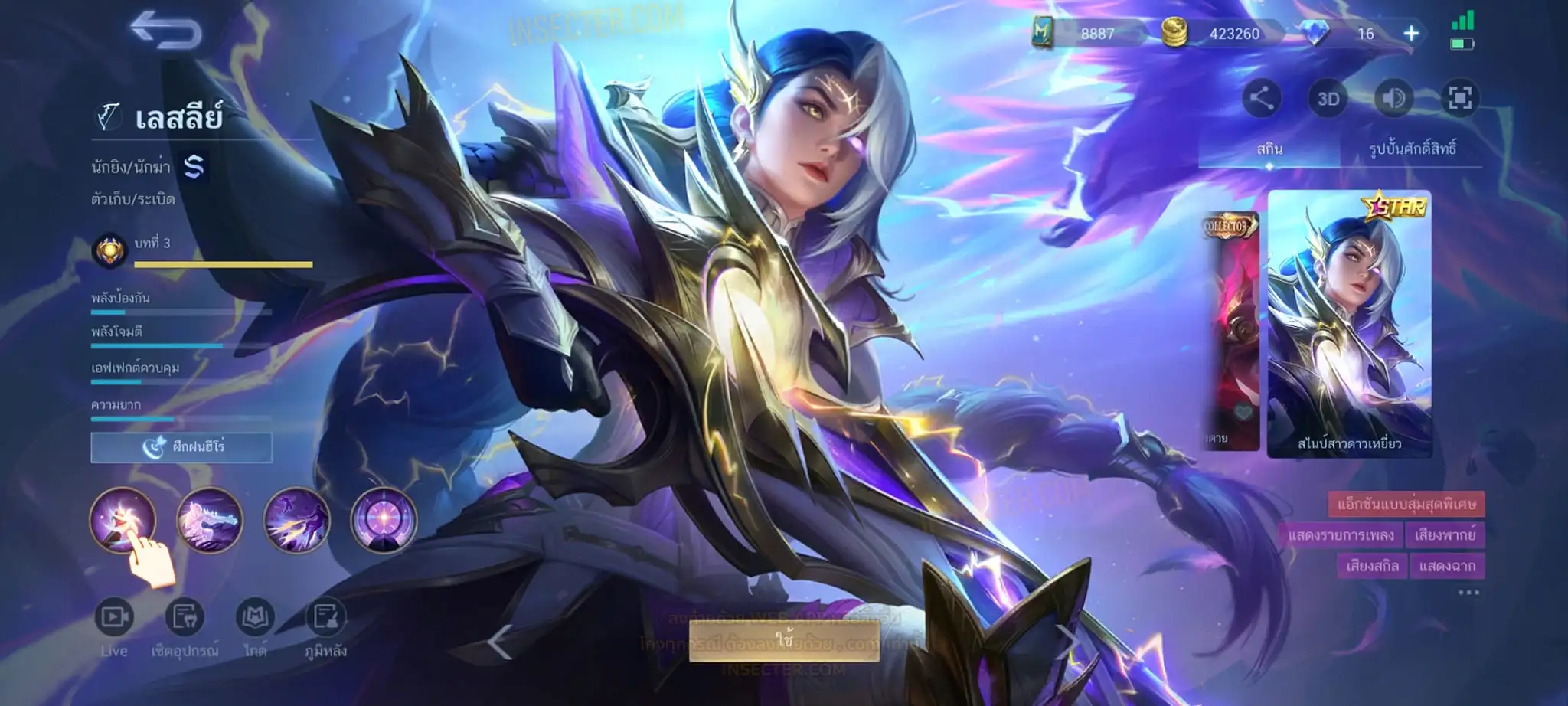Toggle the speaker sound icon
Screen dimensions: 1568x706
[x=1393, y=99]
